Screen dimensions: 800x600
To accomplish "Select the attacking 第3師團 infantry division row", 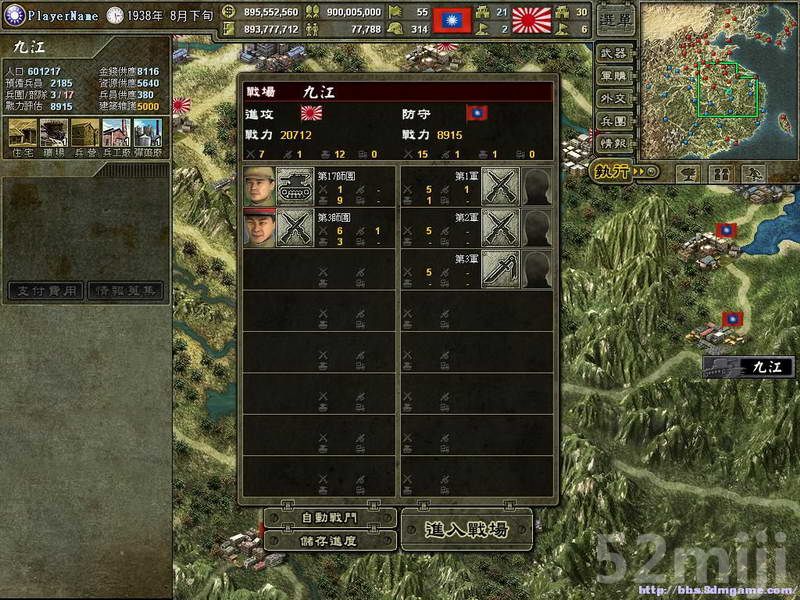I will click(319, 228).
